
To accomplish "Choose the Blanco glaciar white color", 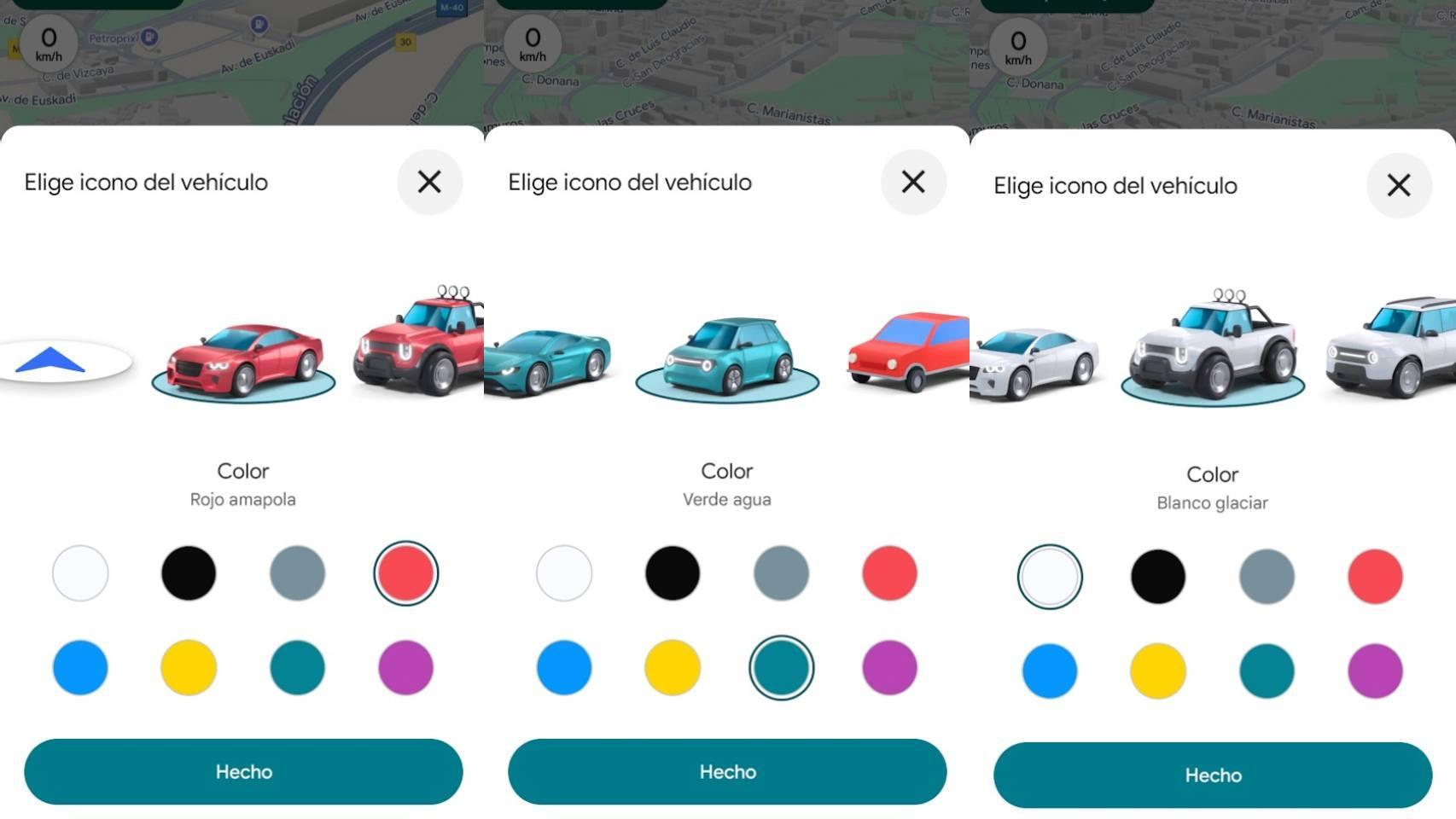I will 1049,577.
